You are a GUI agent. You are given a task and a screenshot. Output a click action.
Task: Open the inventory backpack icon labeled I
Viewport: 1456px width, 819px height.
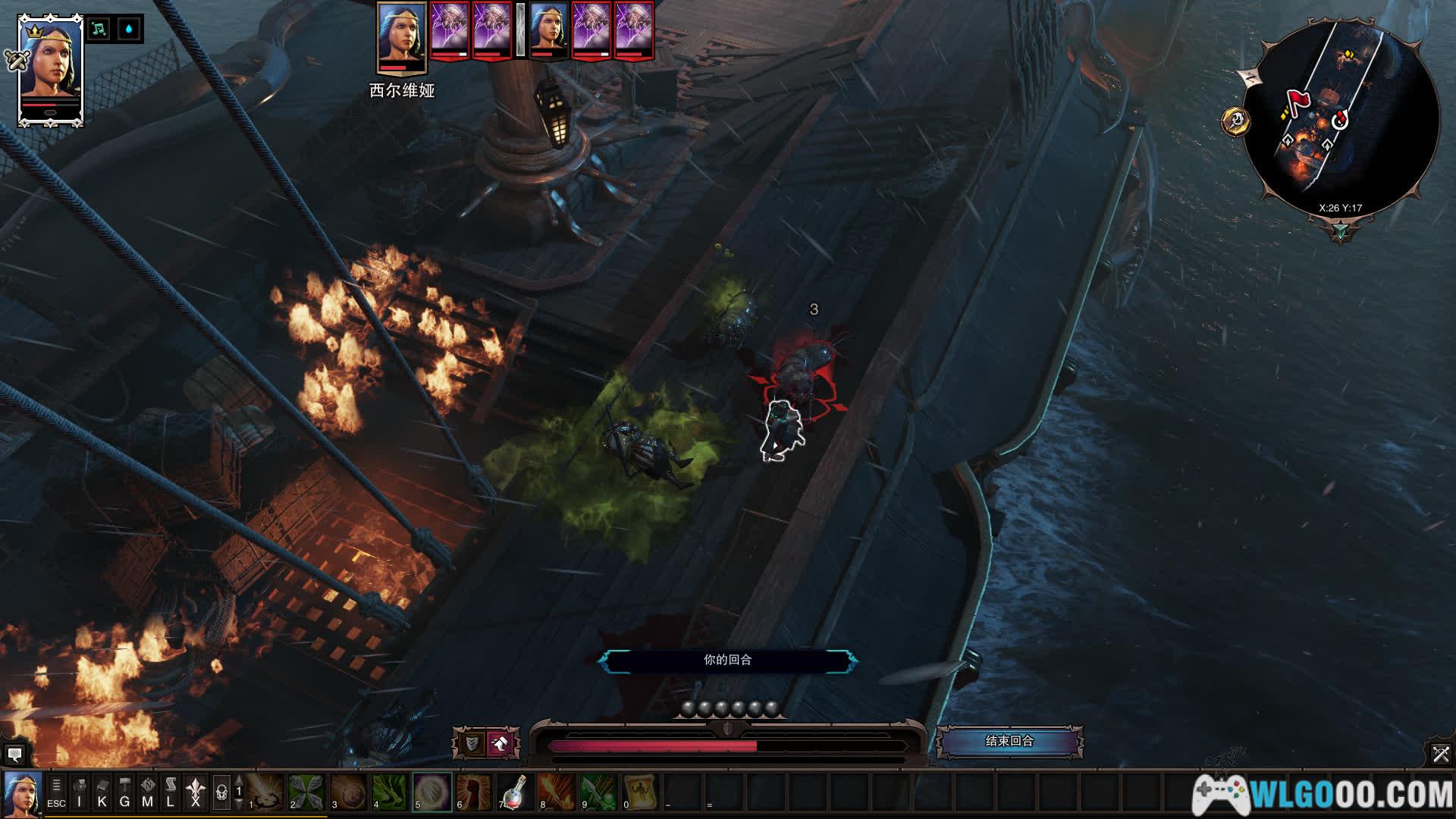tap(80, 792)
